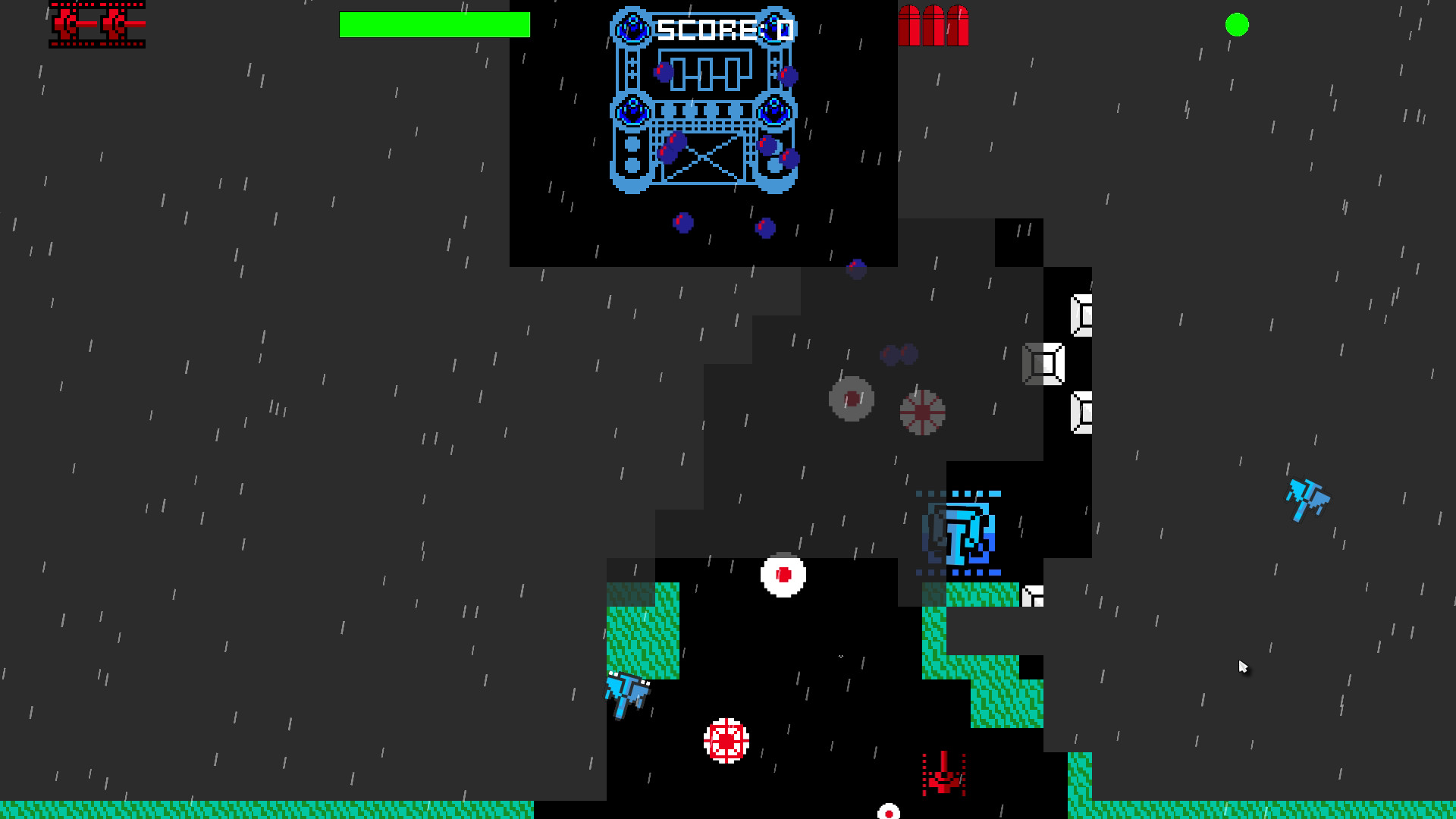1456x819 pixels.
Task: Click the gray circular hatch near the saw
Action: tap(852, 398)
